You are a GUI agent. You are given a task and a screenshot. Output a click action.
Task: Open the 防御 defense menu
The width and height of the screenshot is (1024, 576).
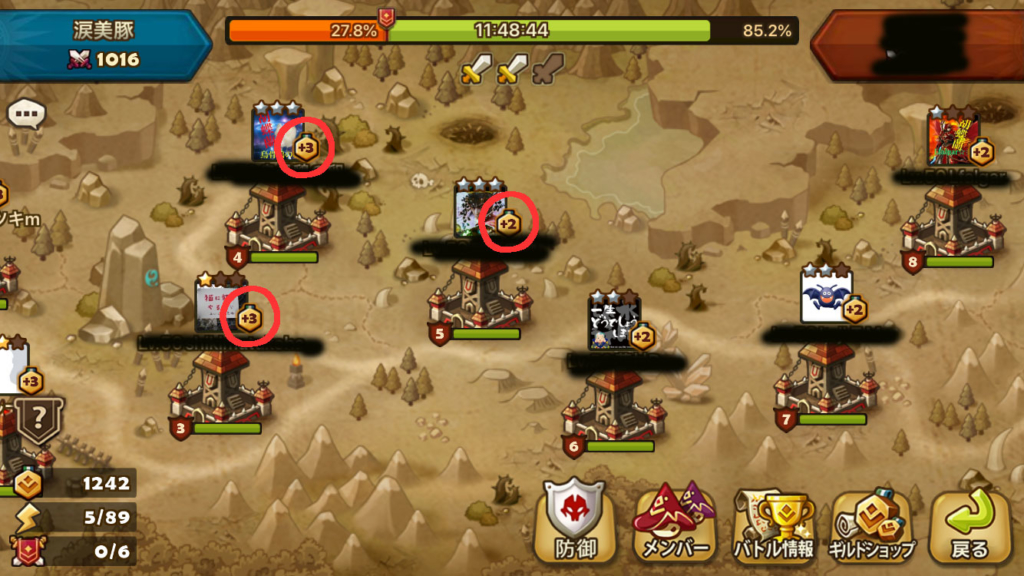point(574,522)
